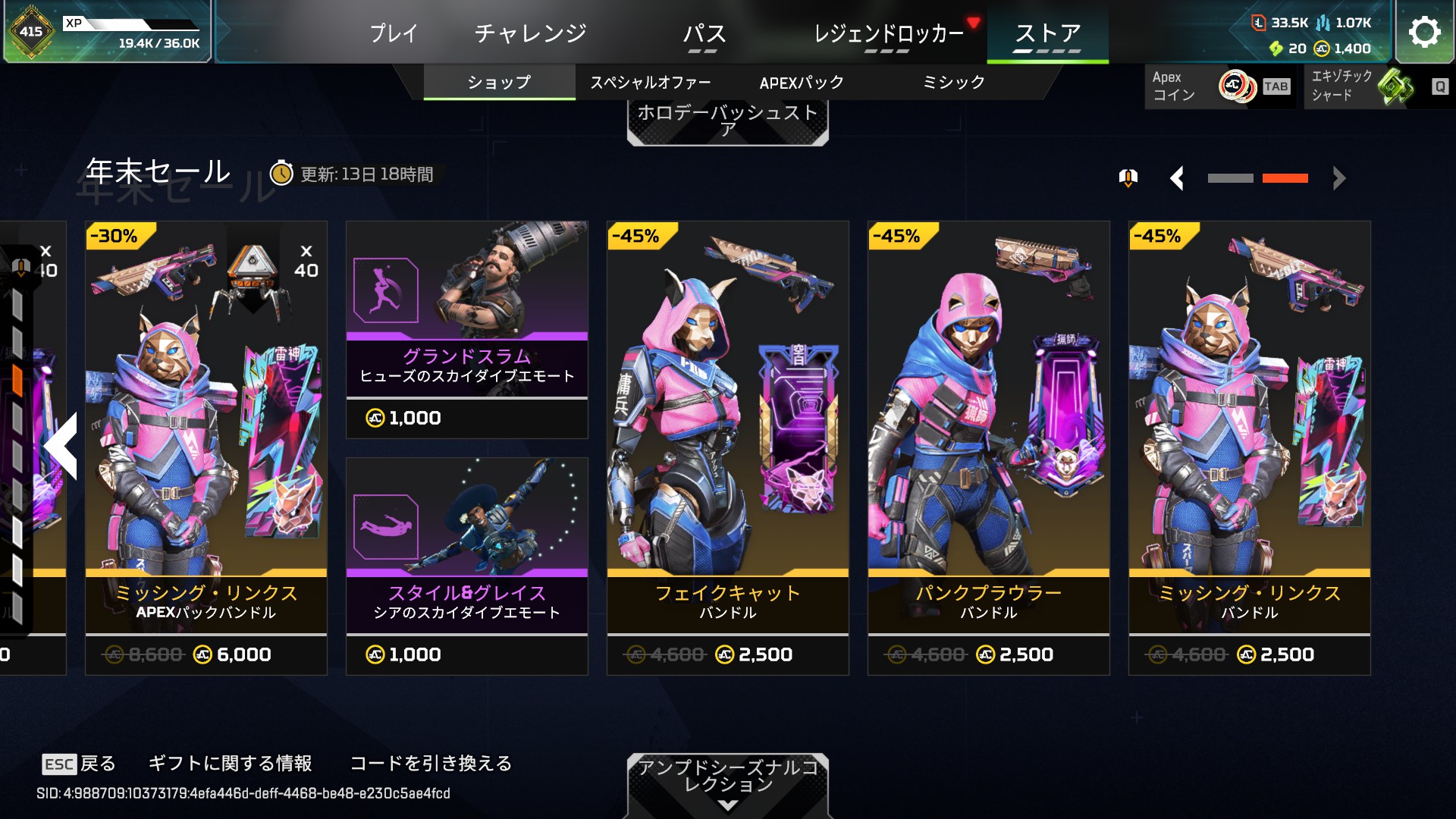Viewport: 1456px width, 819px height.
Task: View the パンクプラウラー bundle offer
Action: pyautogui.click(x=989, y=447)
